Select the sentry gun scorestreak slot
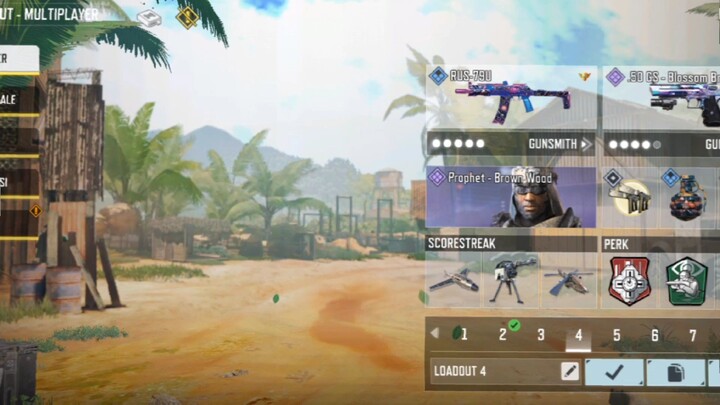Image resolution: width=720 pixels, height=405 pixels. 511,280
